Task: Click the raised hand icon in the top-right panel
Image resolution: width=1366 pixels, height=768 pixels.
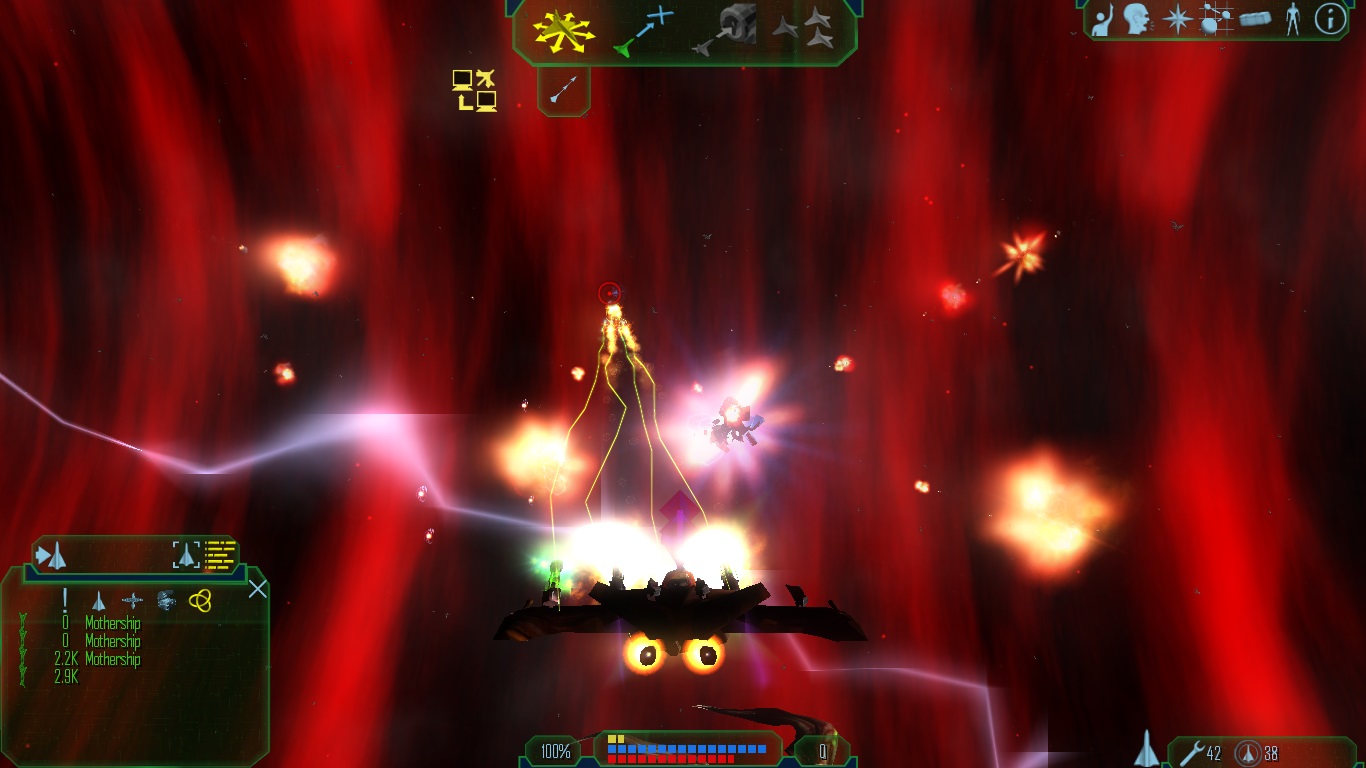Action: 1102,20
